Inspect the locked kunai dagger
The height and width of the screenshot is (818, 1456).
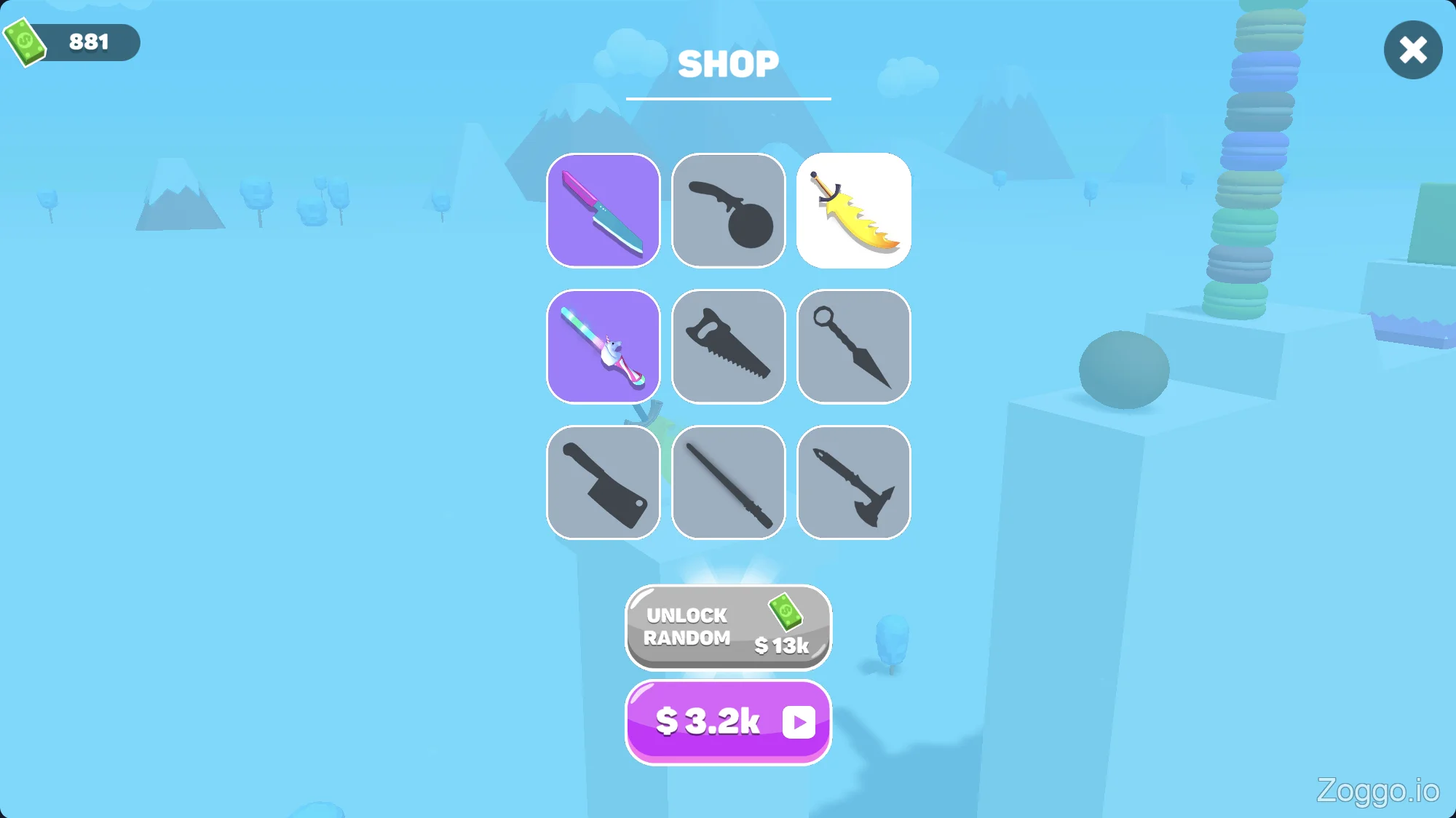click(x=852, y=346)
